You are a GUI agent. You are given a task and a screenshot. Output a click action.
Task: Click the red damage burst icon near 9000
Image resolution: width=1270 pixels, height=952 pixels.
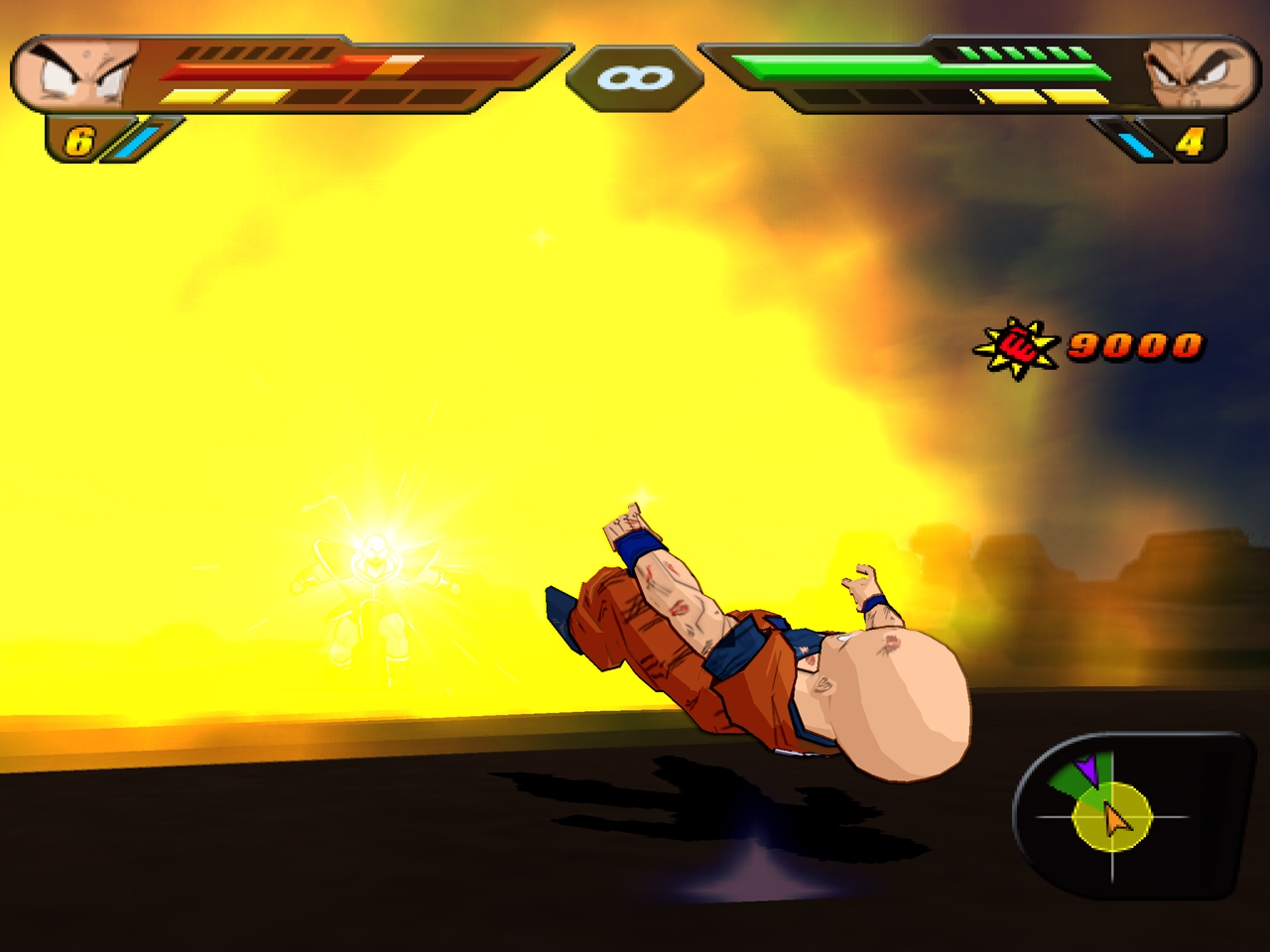pos(1017,345)
